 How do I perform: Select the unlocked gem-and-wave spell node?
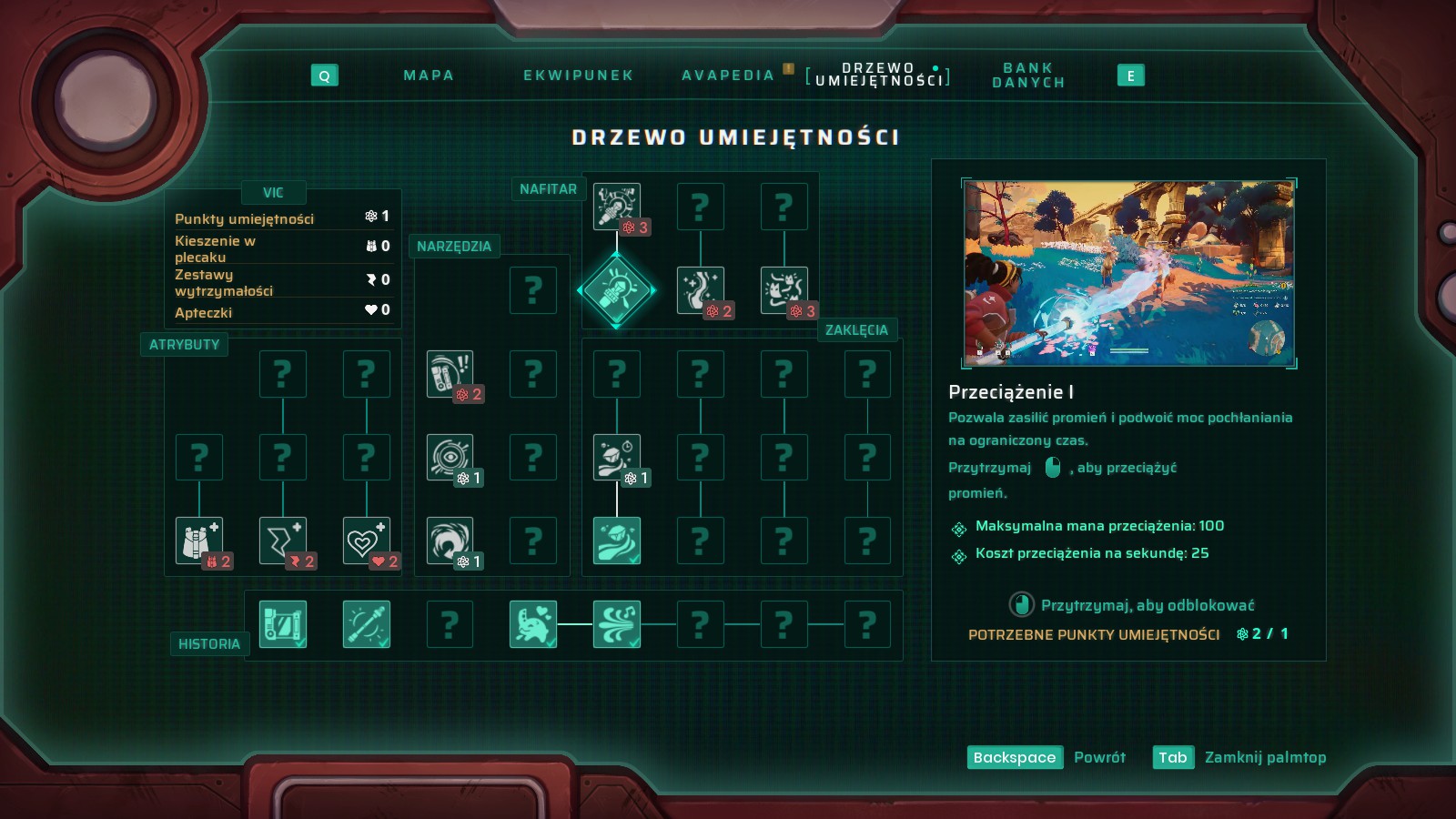click(x=617, y=541)
